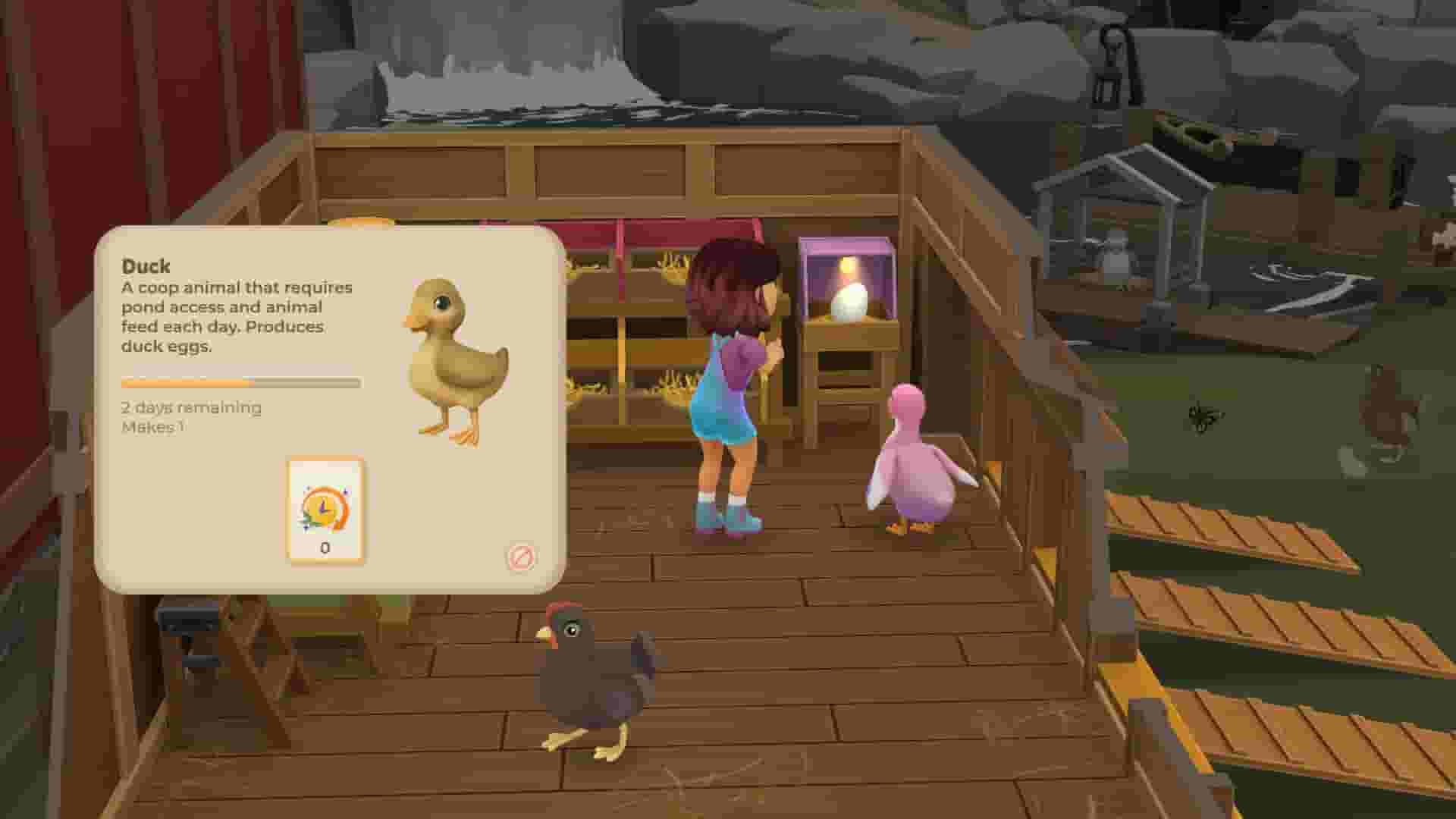
Task: Click the 2 days remaining label
Action: point(190,407)
